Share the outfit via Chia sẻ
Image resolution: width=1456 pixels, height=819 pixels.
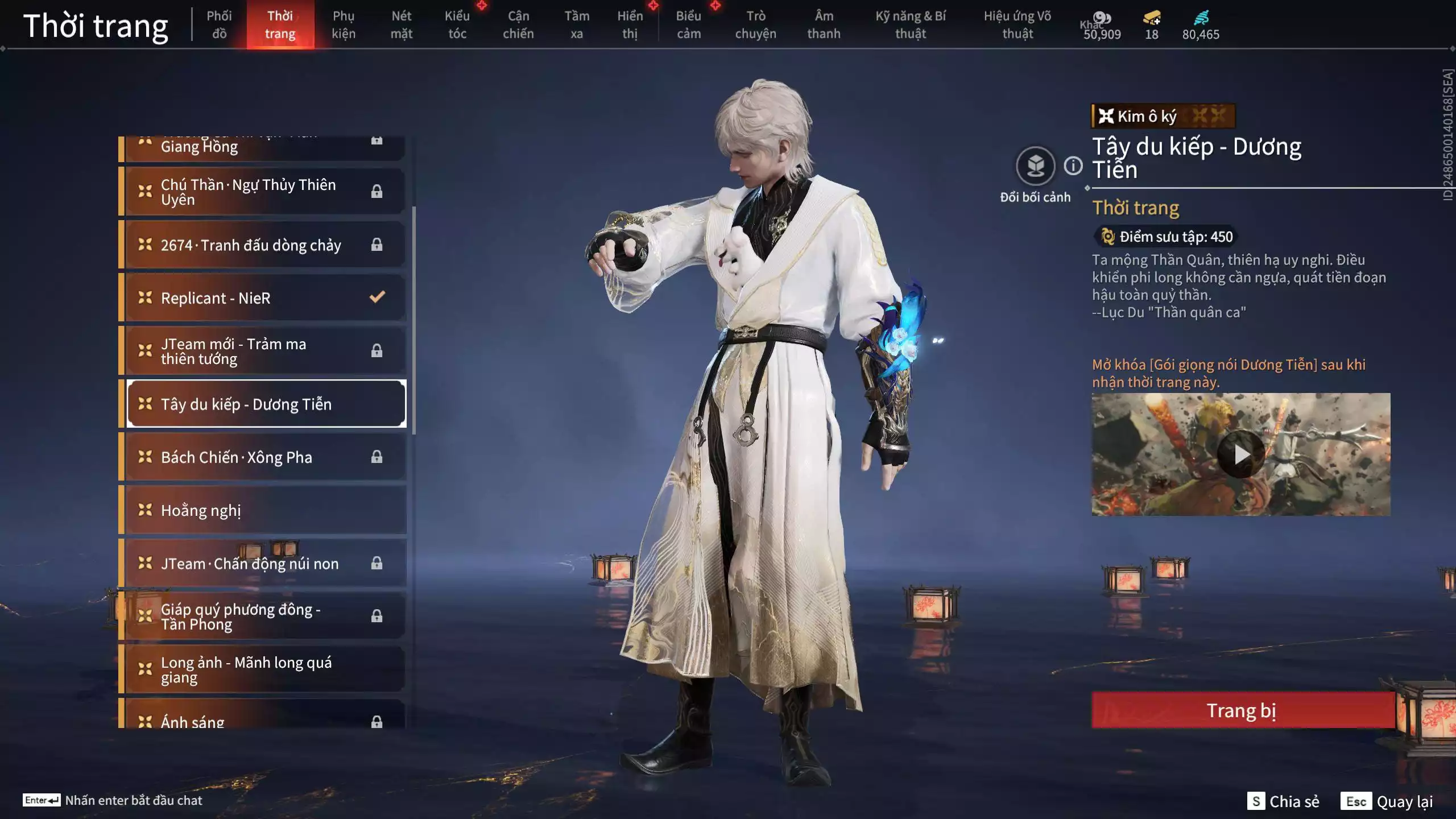[x=1283, y=801]
